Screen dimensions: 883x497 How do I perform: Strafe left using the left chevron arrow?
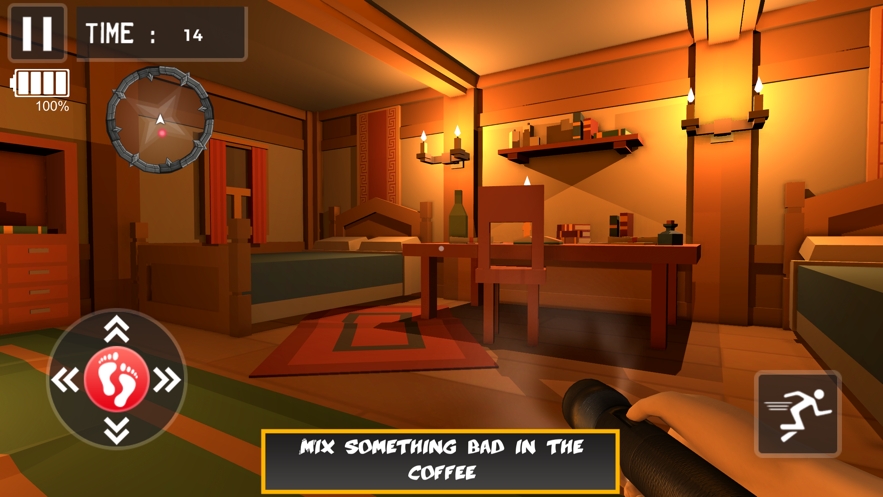(66, 380)
